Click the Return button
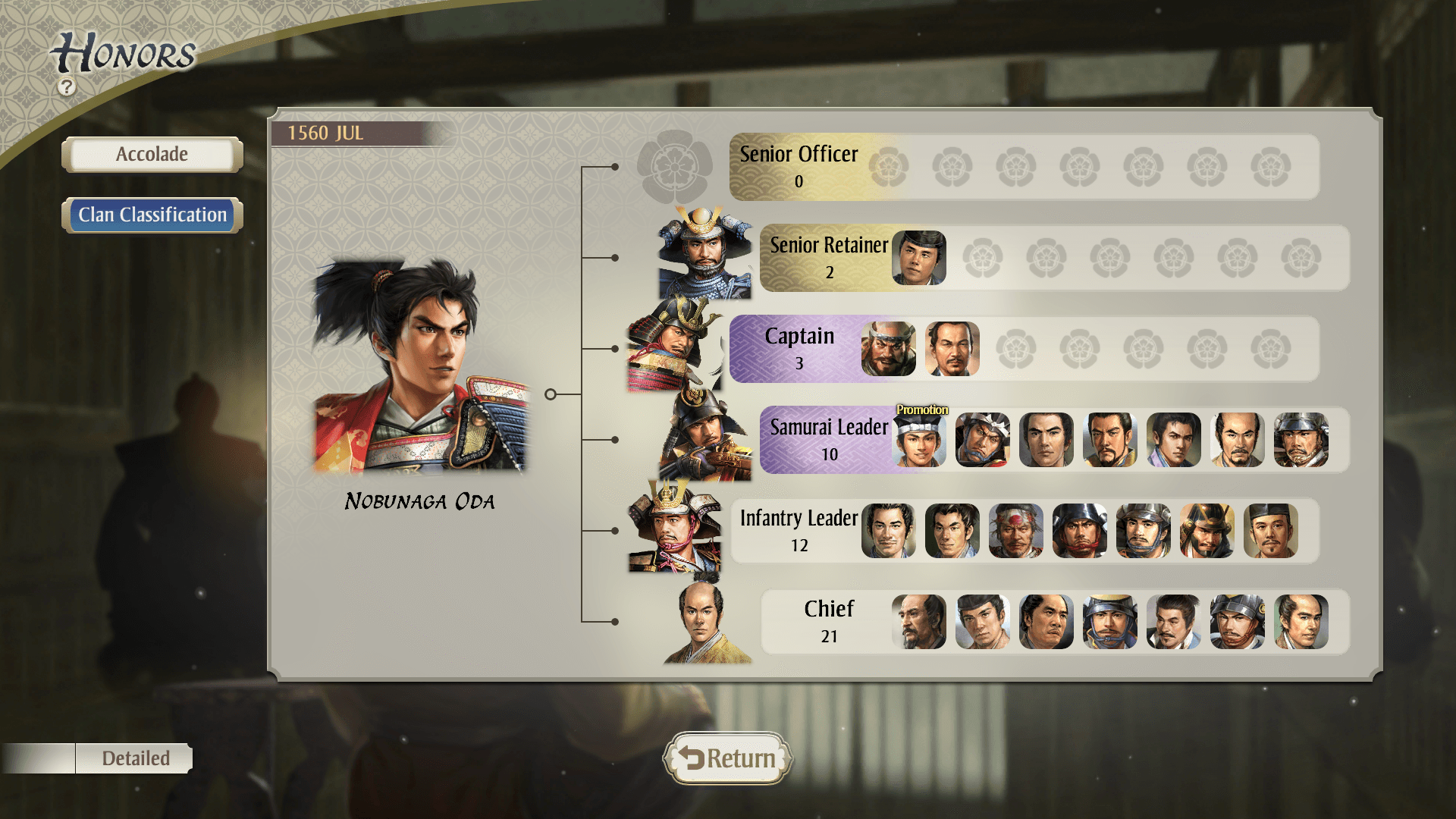Screen dimensions: 1456x819 click(727, 758)
